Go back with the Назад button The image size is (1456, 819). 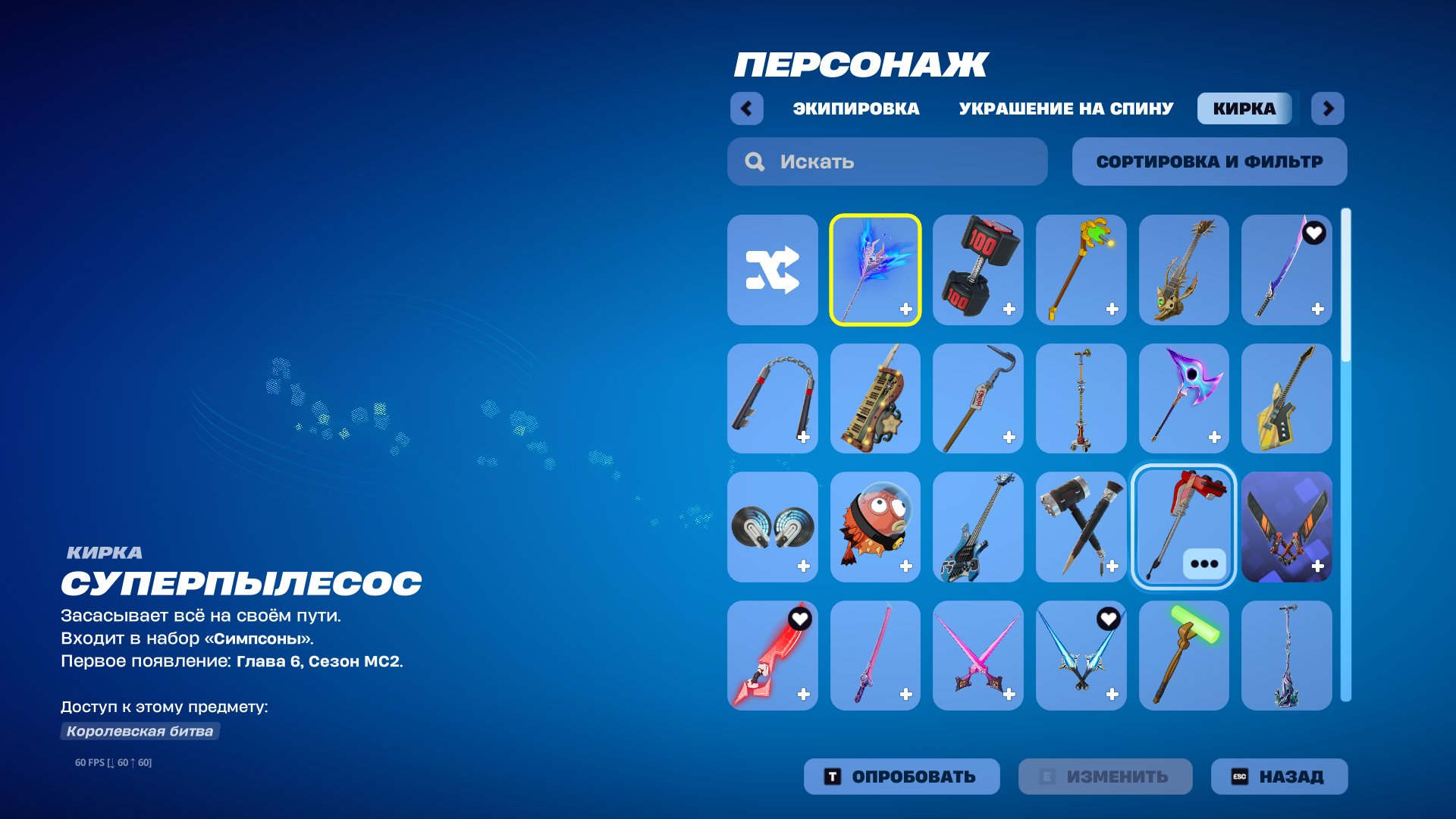coord(1279,777)
